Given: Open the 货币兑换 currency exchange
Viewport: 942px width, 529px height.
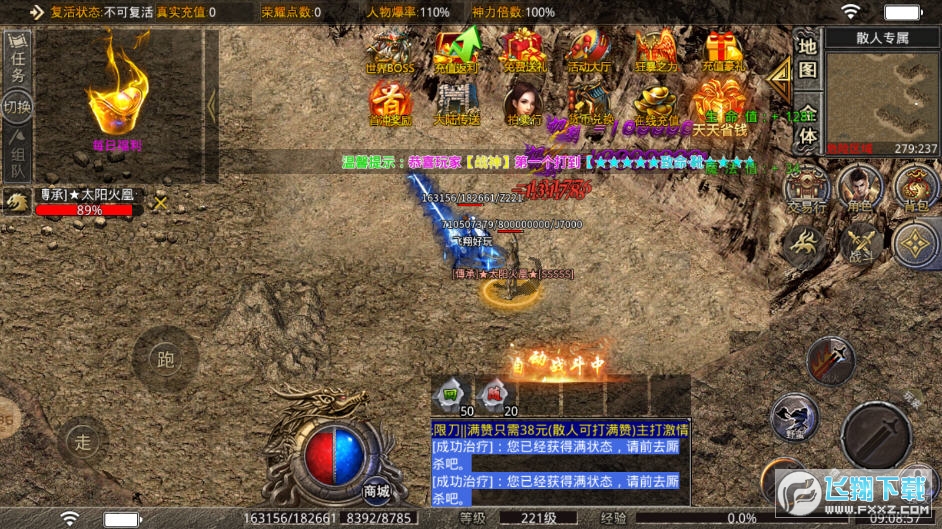Looking at the screenshot, I should (x=588, y=102).
